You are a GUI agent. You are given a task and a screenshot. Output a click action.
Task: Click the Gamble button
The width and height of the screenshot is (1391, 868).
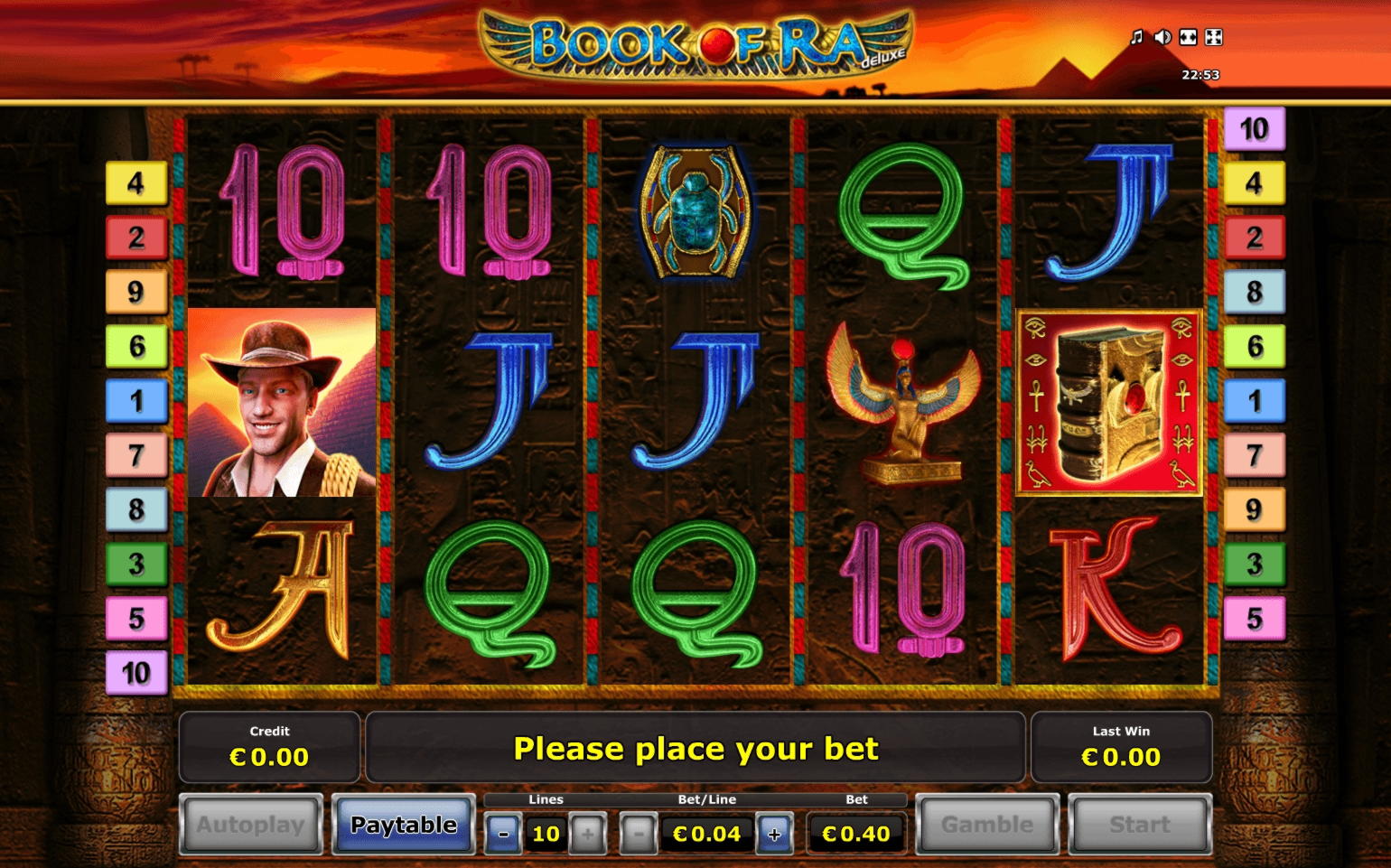987,824
